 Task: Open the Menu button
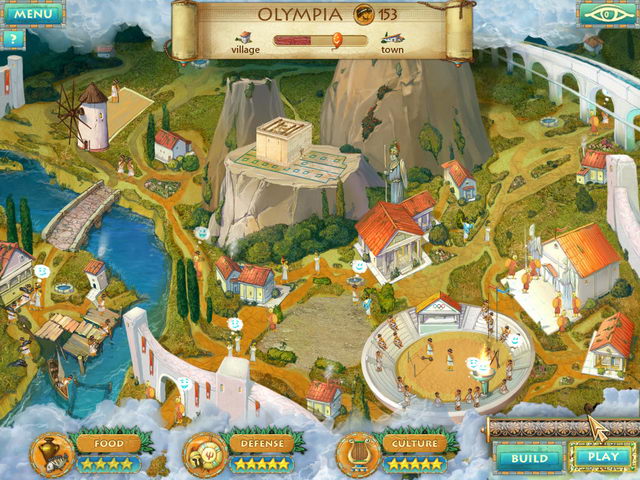32,14
